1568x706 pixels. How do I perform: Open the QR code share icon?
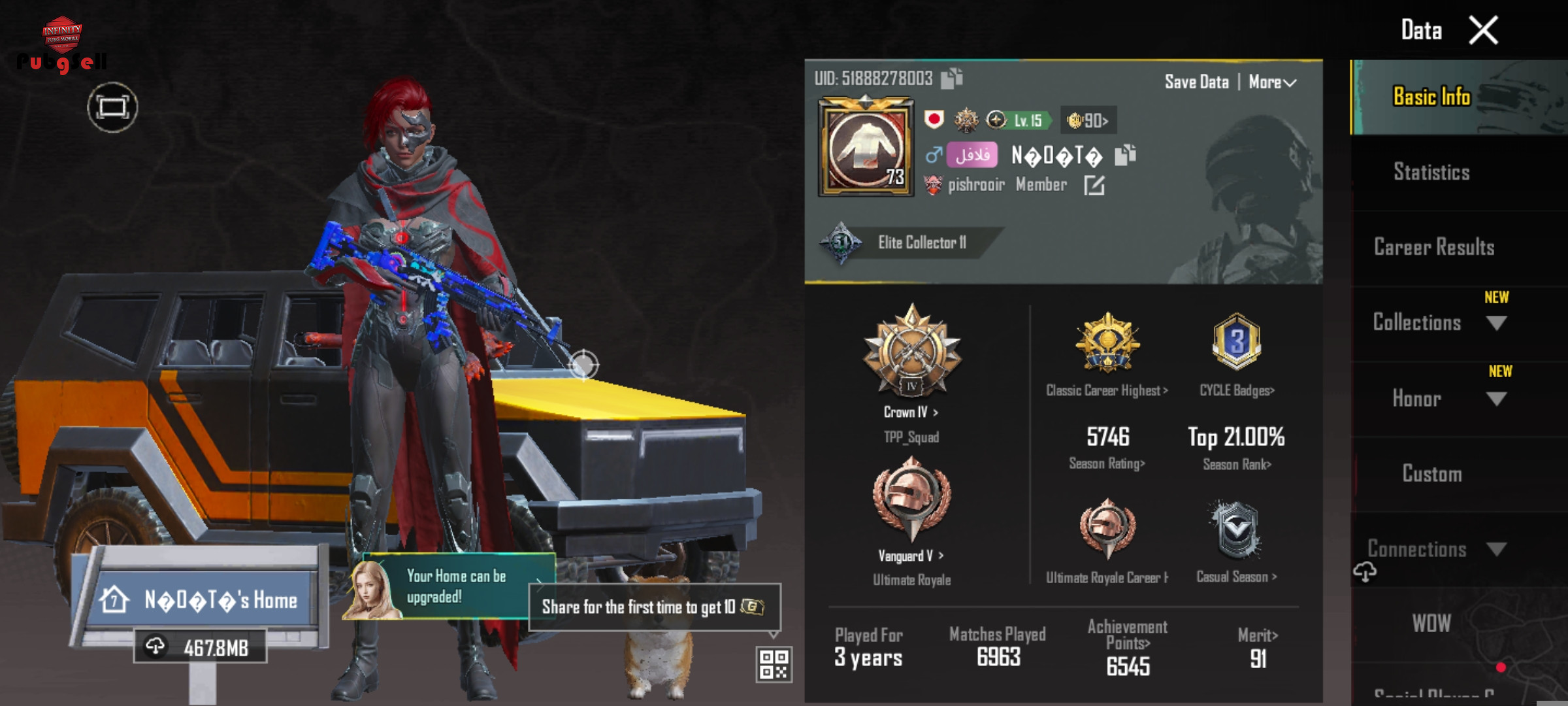coord(774,664)
